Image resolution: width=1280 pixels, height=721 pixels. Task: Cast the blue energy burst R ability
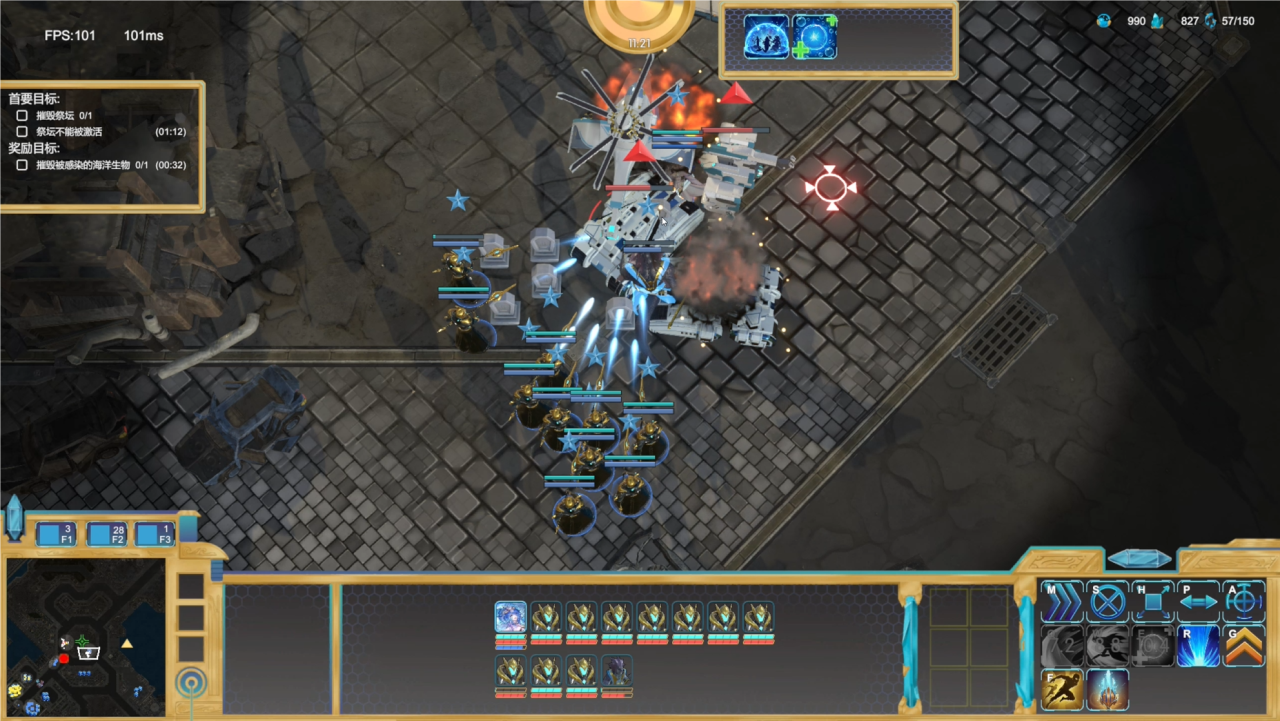tap(1198, 646)
